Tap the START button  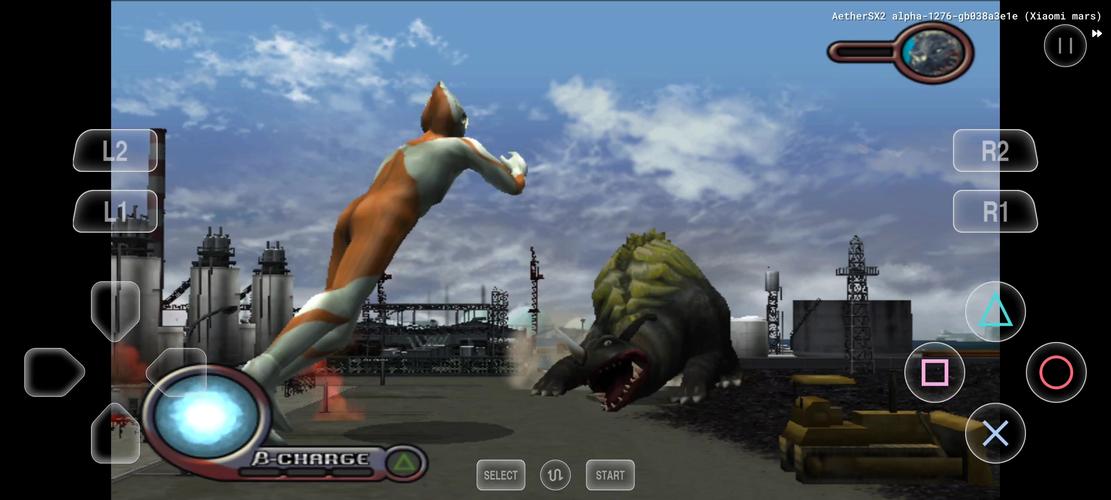[x=610, y=475]
